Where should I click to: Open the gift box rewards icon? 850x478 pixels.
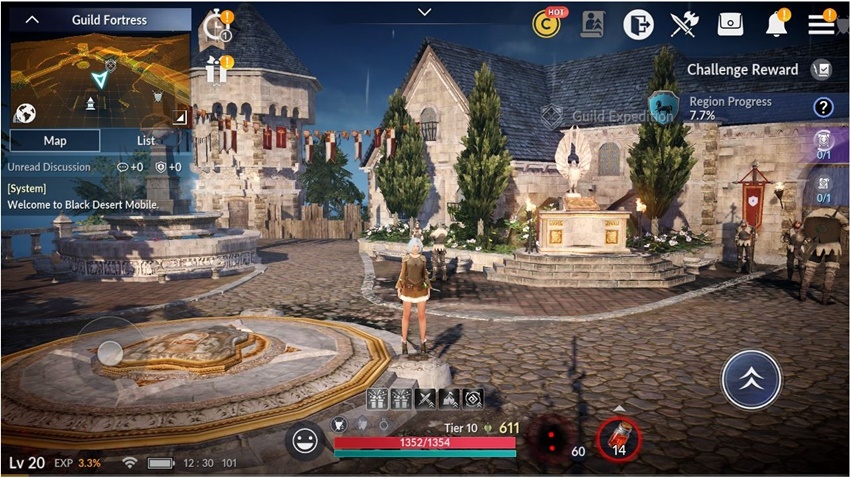click(216, 69)
